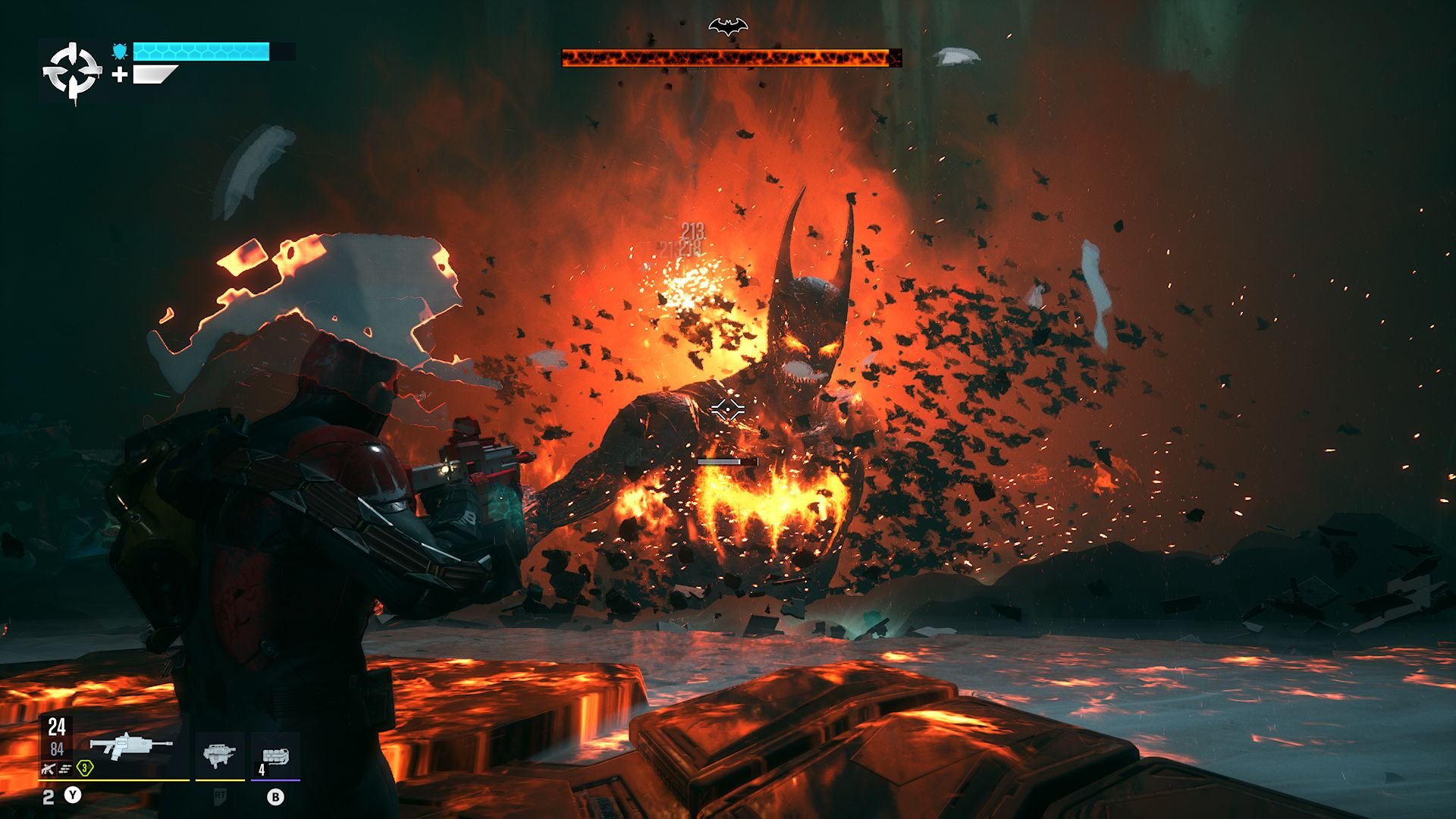Choose the grenade slot showing 4

[275, 756]
